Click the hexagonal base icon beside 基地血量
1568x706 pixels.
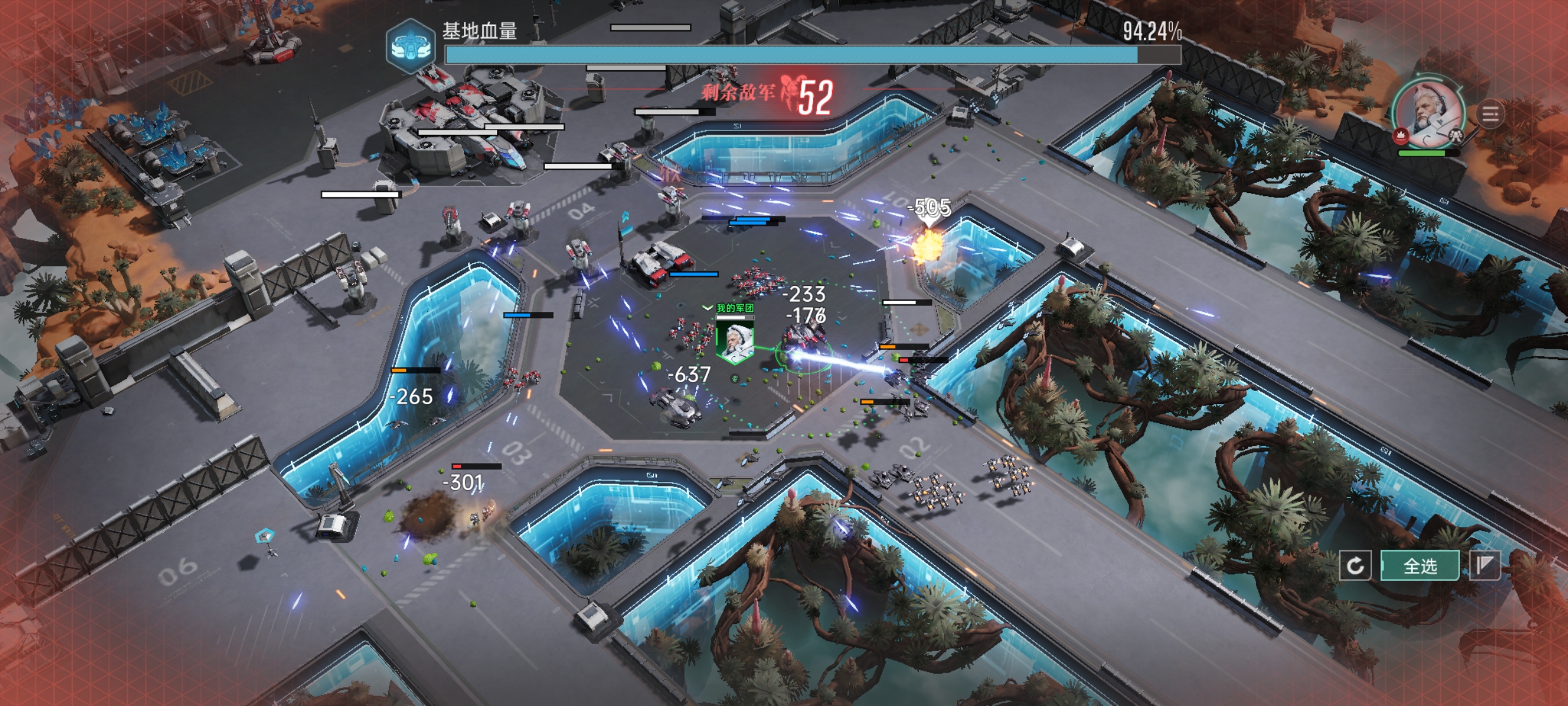(x=410, y=46)
